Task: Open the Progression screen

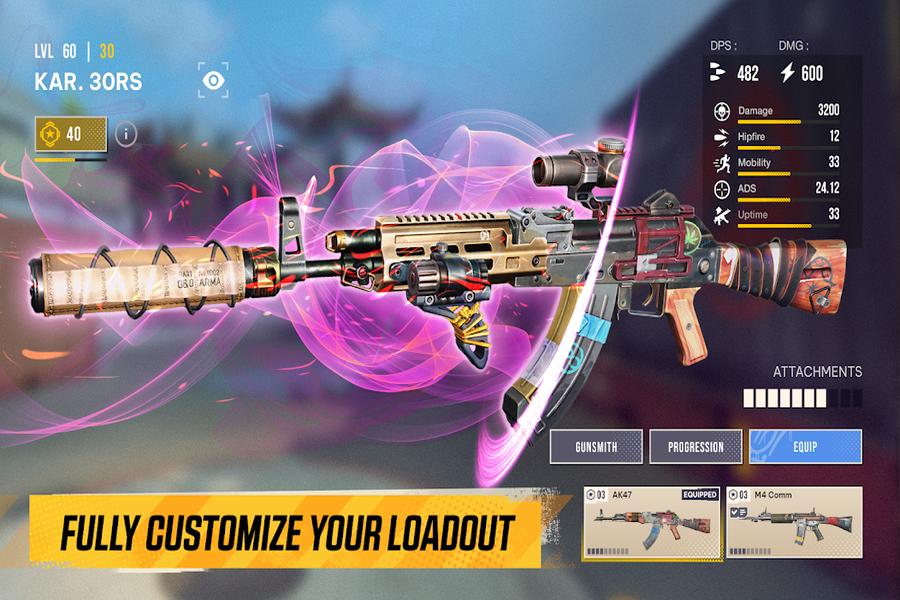Action: 696,447
